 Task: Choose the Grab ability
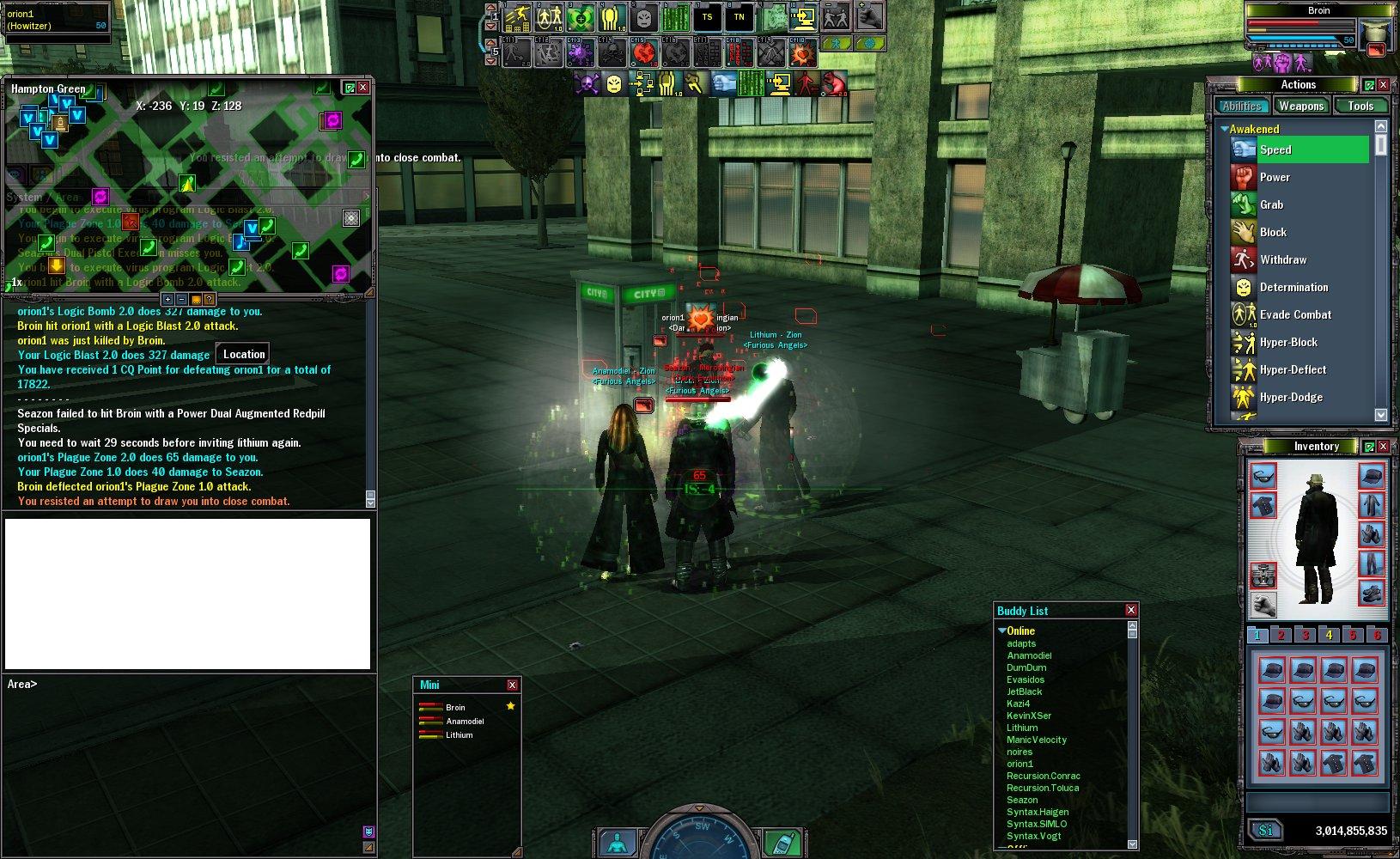coord(1271,204)
